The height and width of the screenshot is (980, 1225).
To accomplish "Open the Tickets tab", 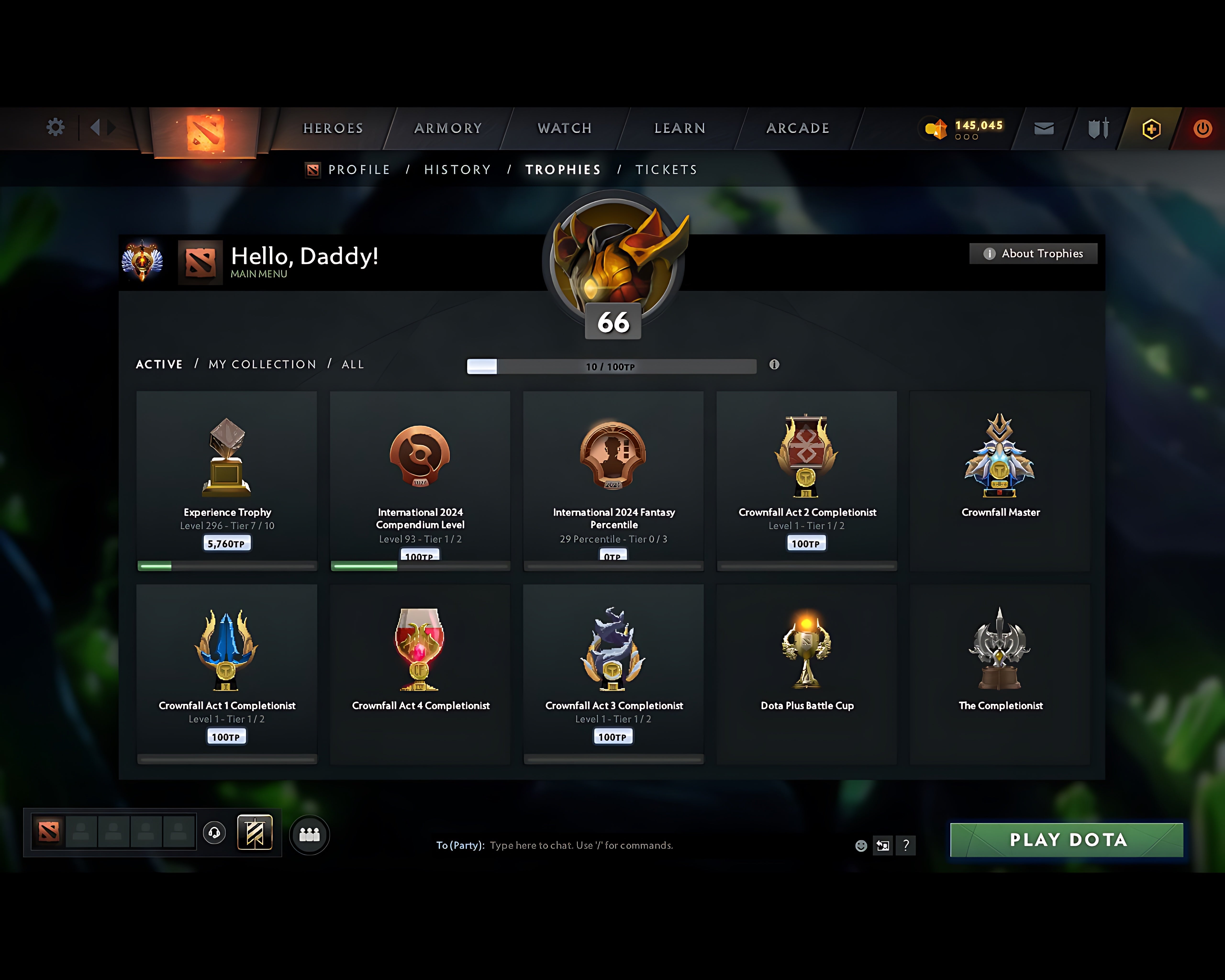I will [x=666, y=170].
